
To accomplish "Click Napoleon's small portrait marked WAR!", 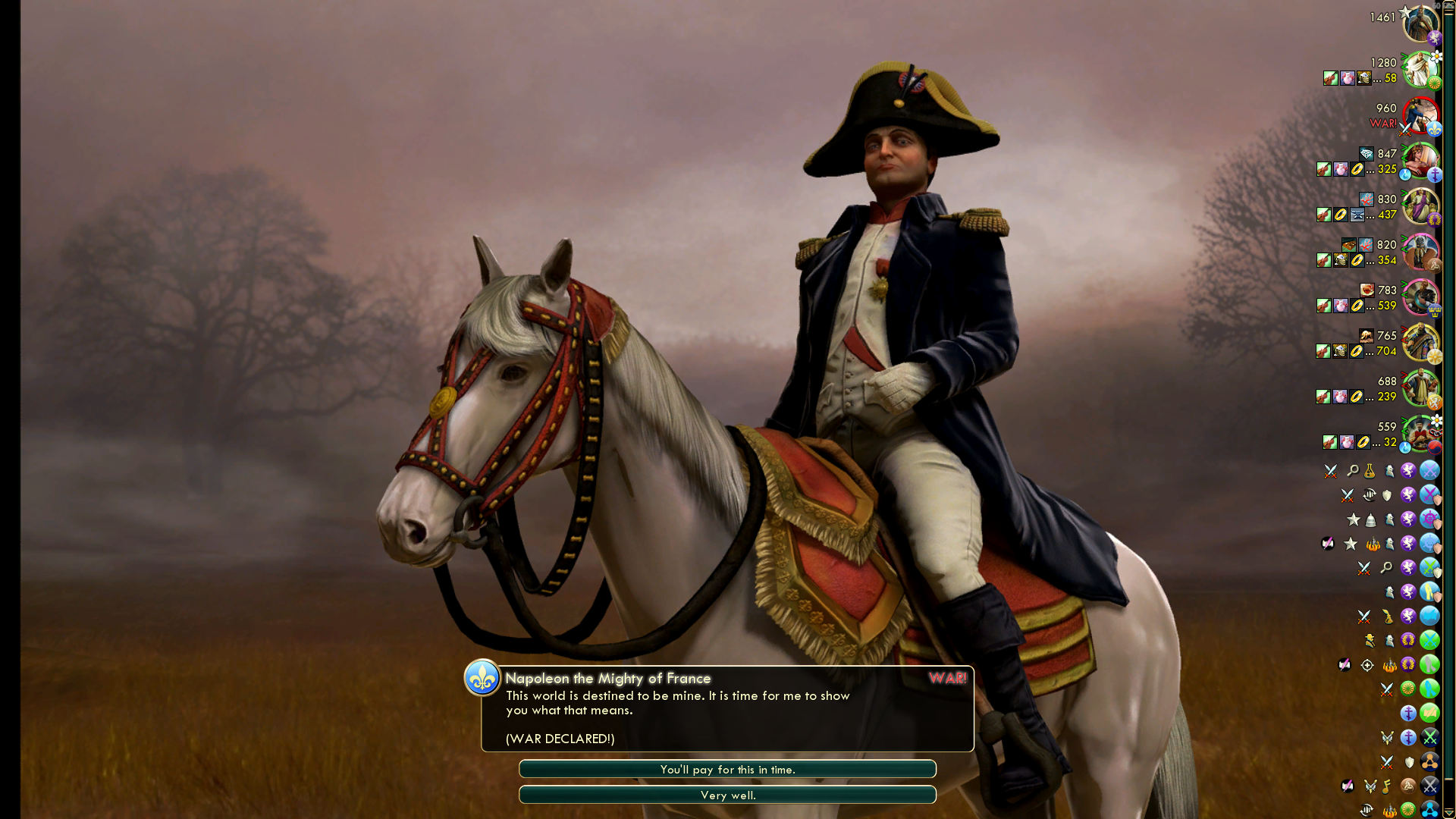I will 1420,115.
